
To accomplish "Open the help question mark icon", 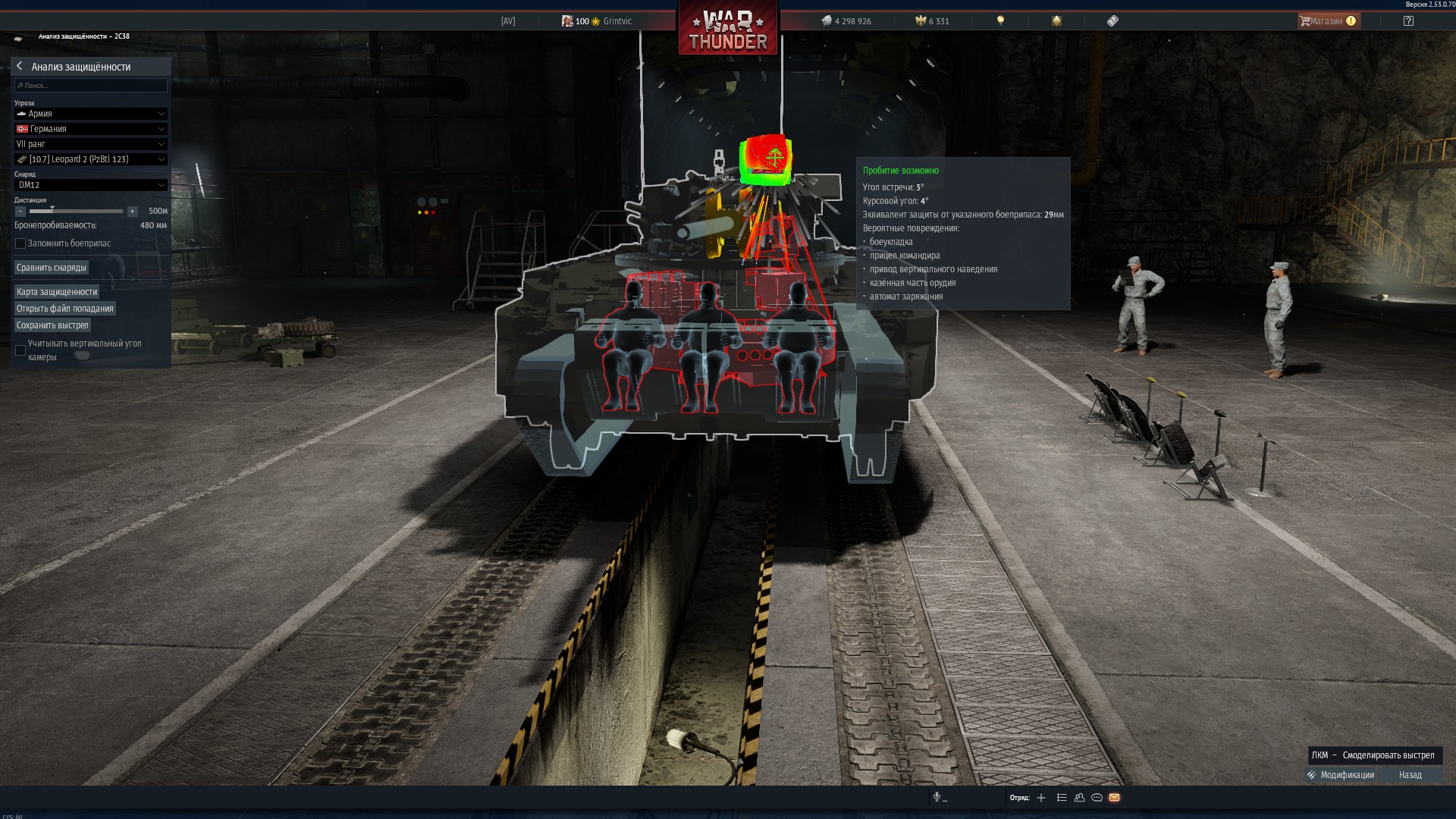I will (x=1408, y=21).
